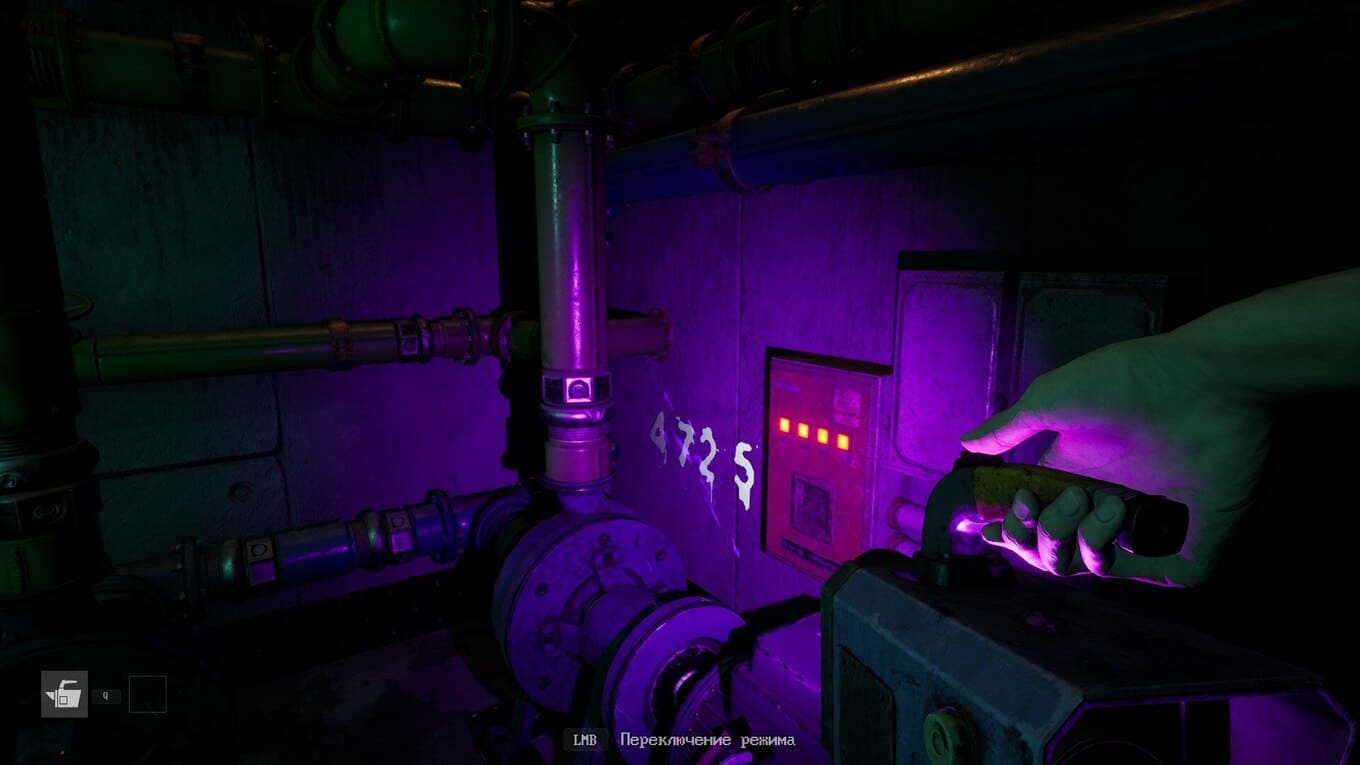Select the UV lamp equipment slot

coord(64,694)
